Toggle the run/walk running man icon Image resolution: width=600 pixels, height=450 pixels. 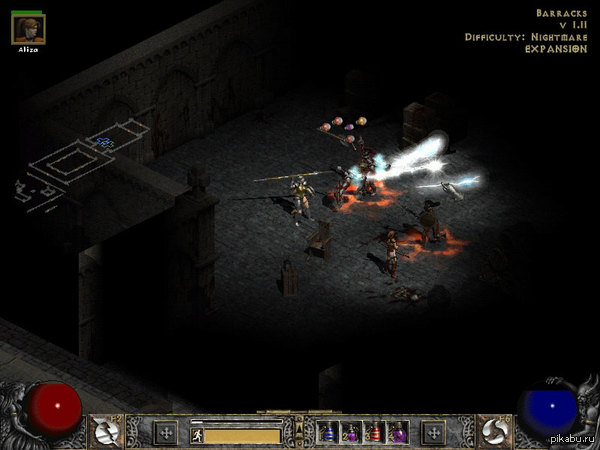(197, 435)
